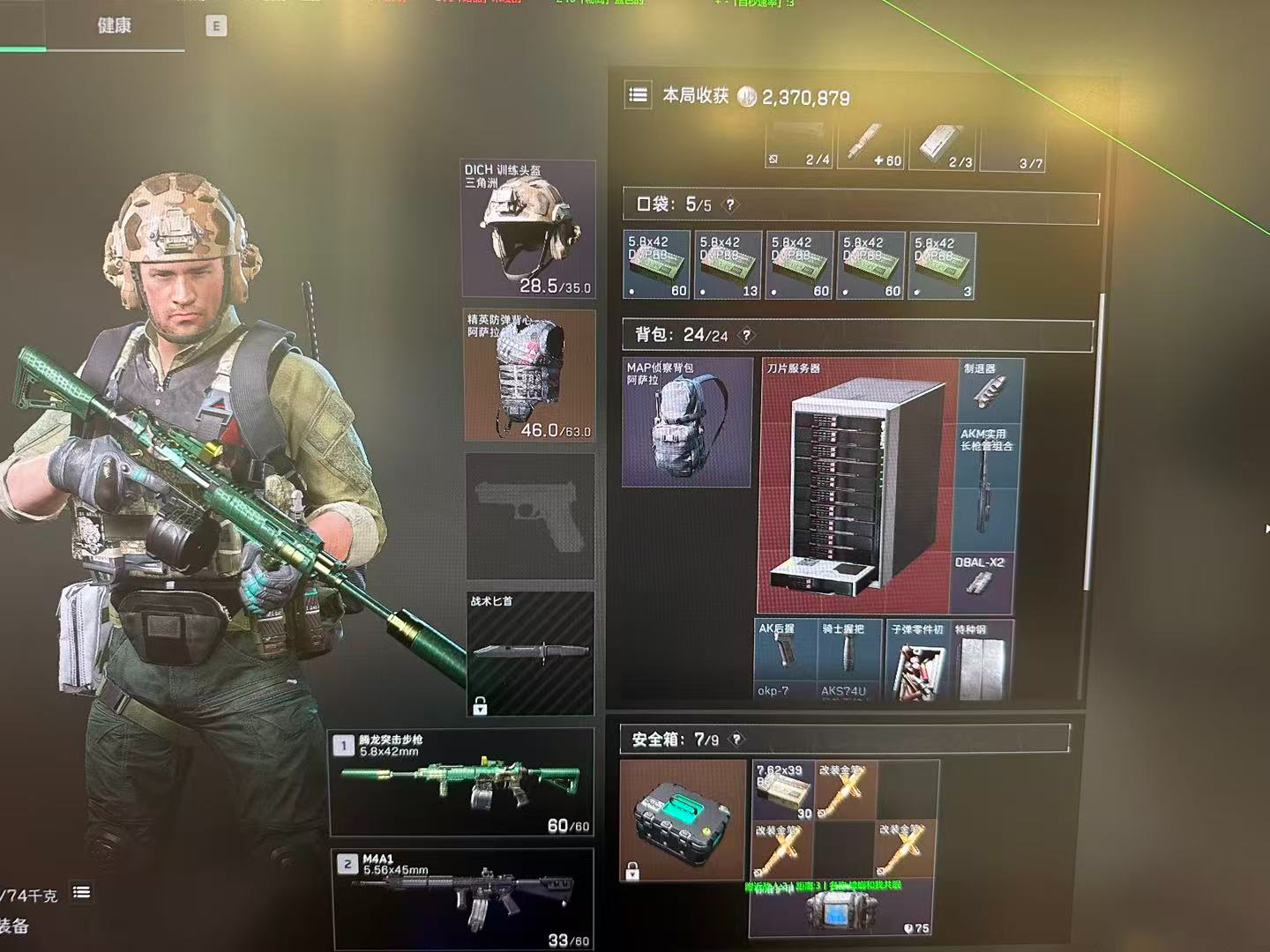This screenshot has height=952, width=1270.
Task: Pick the 特种钢 special steel item
Action: click(x=982, y=661)
